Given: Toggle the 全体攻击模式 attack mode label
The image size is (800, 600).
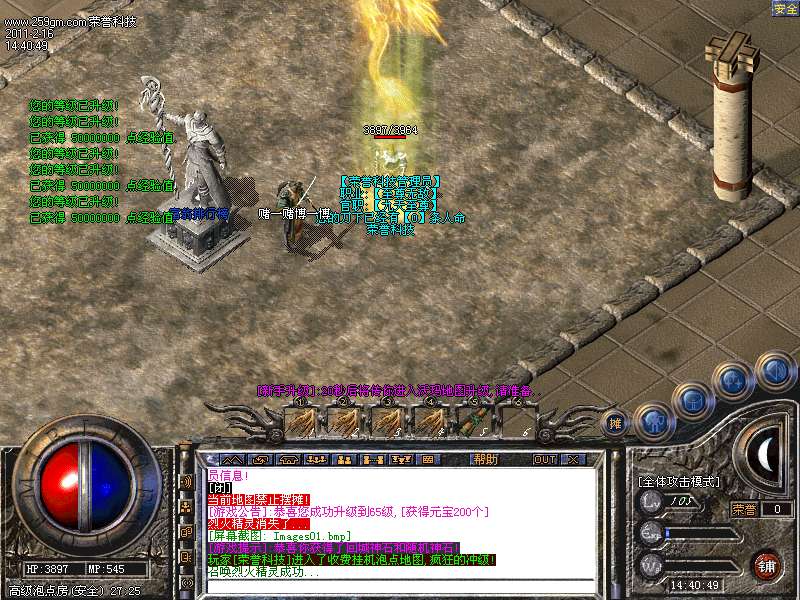Looking at the screenshot, I should pyautogui.click(x=680, y=481).
